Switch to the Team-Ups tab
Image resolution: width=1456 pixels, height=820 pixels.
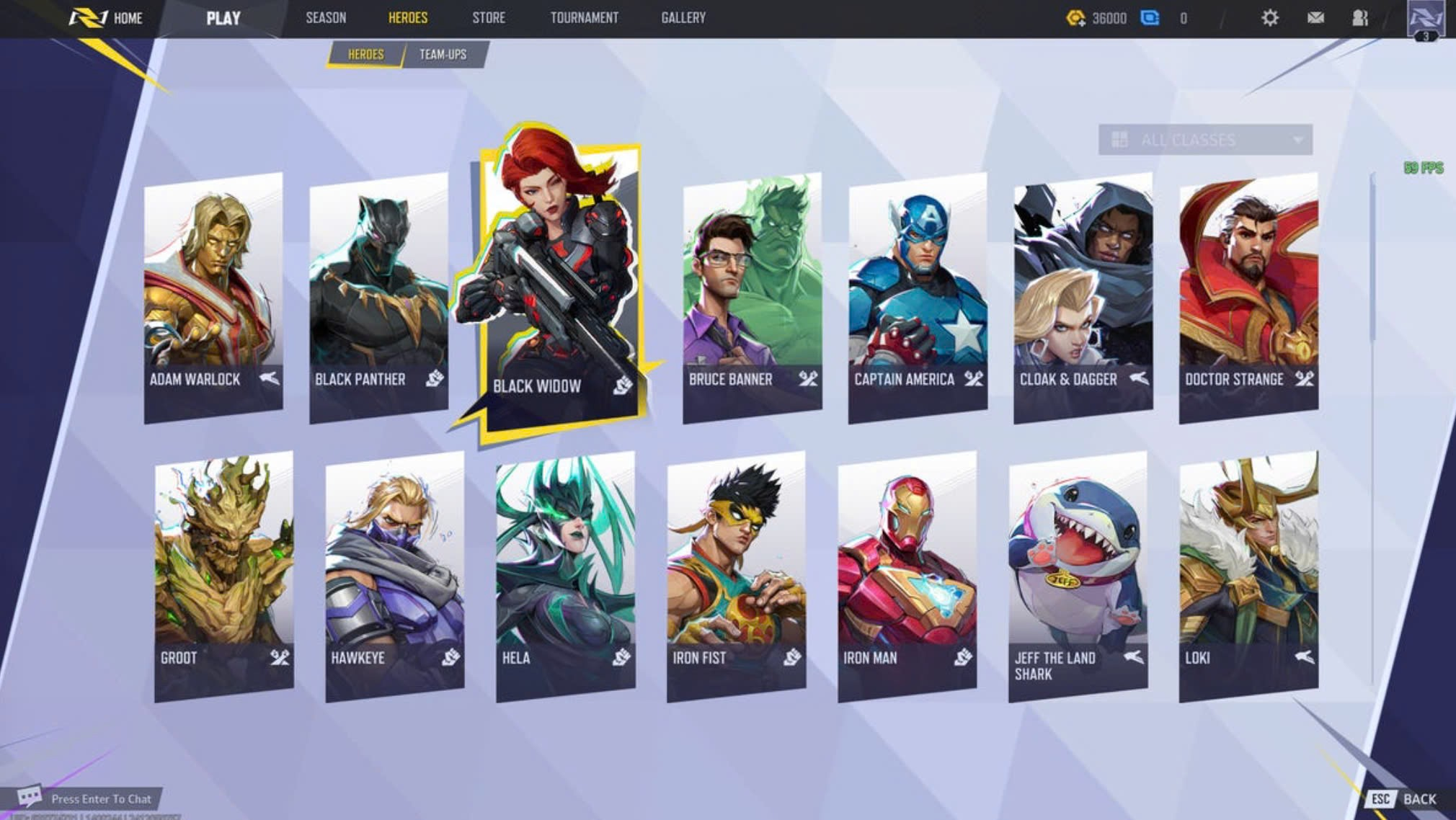point(443,55)
